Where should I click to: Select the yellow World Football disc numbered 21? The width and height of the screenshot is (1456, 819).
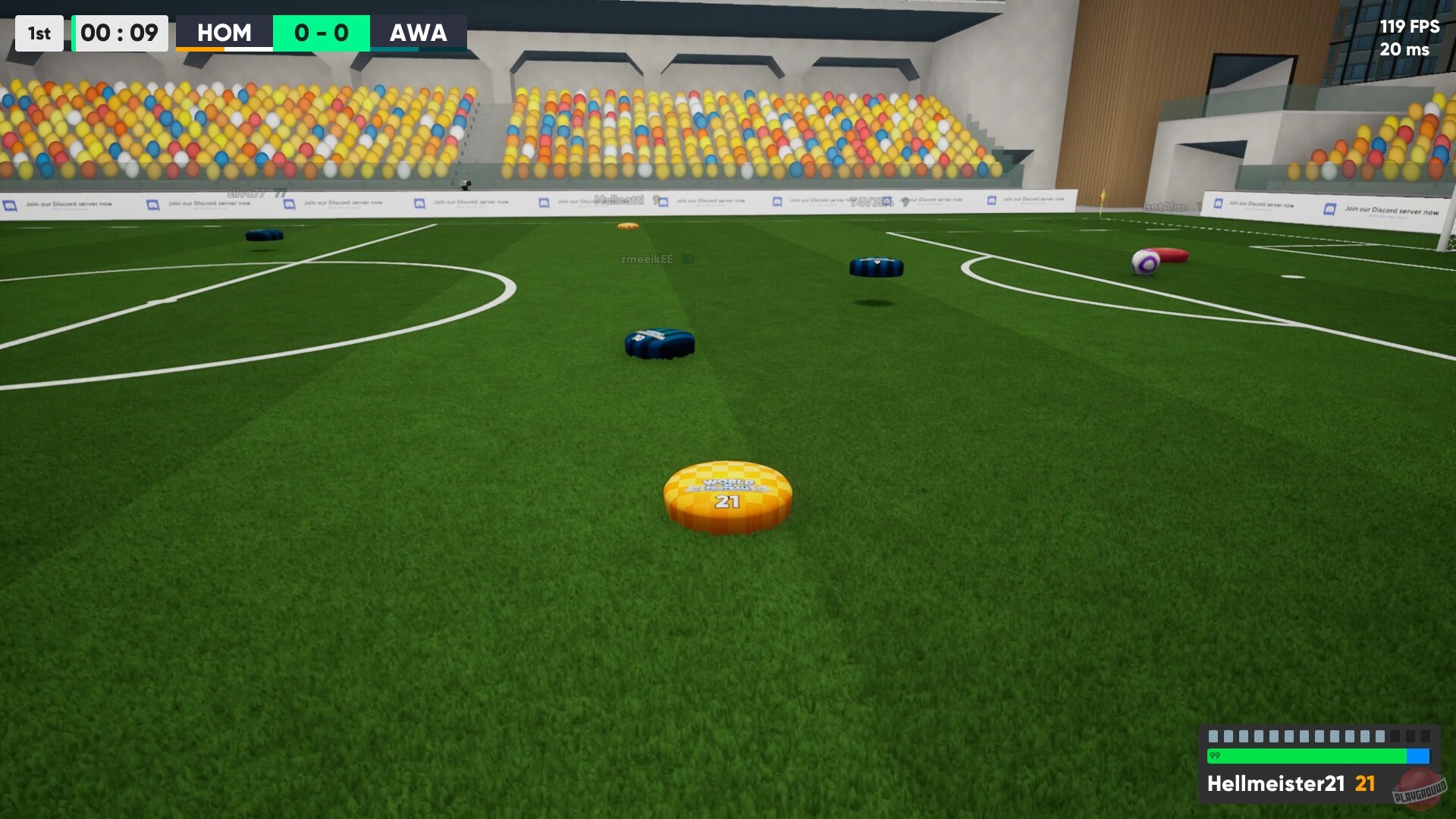(726, 494)
